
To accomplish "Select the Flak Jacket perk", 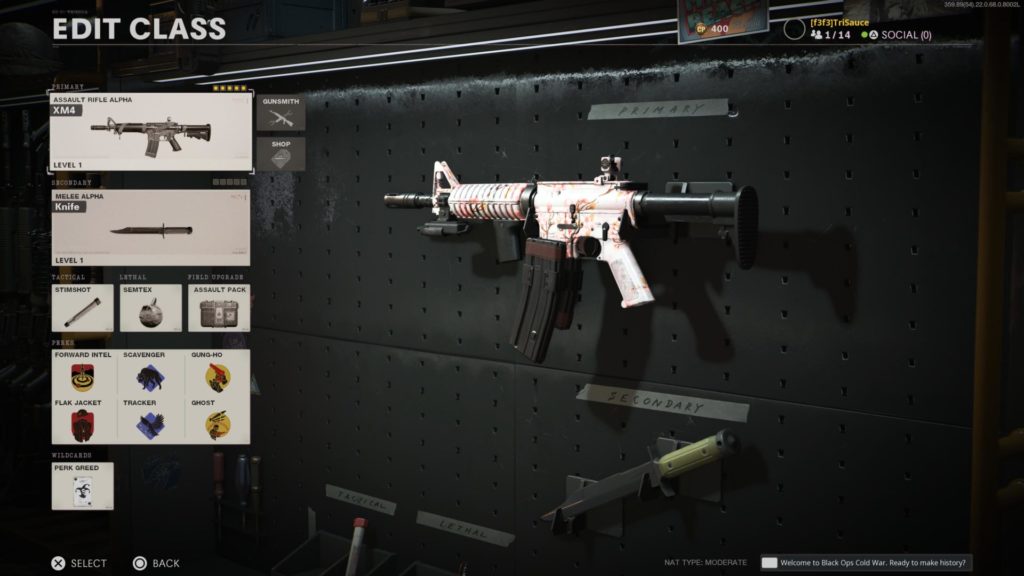I will click(82, 420).
